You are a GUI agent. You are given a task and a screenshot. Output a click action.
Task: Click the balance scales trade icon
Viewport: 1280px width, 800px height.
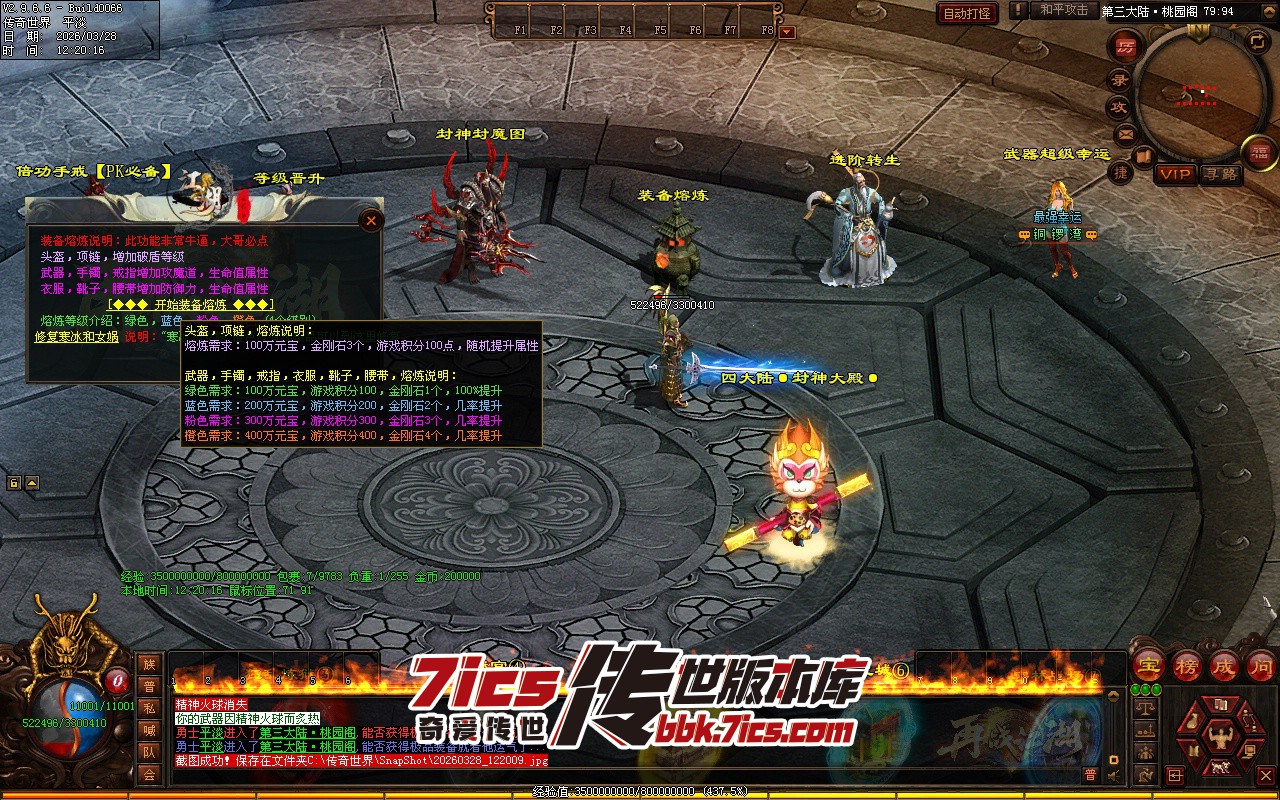pos(1146,708)
